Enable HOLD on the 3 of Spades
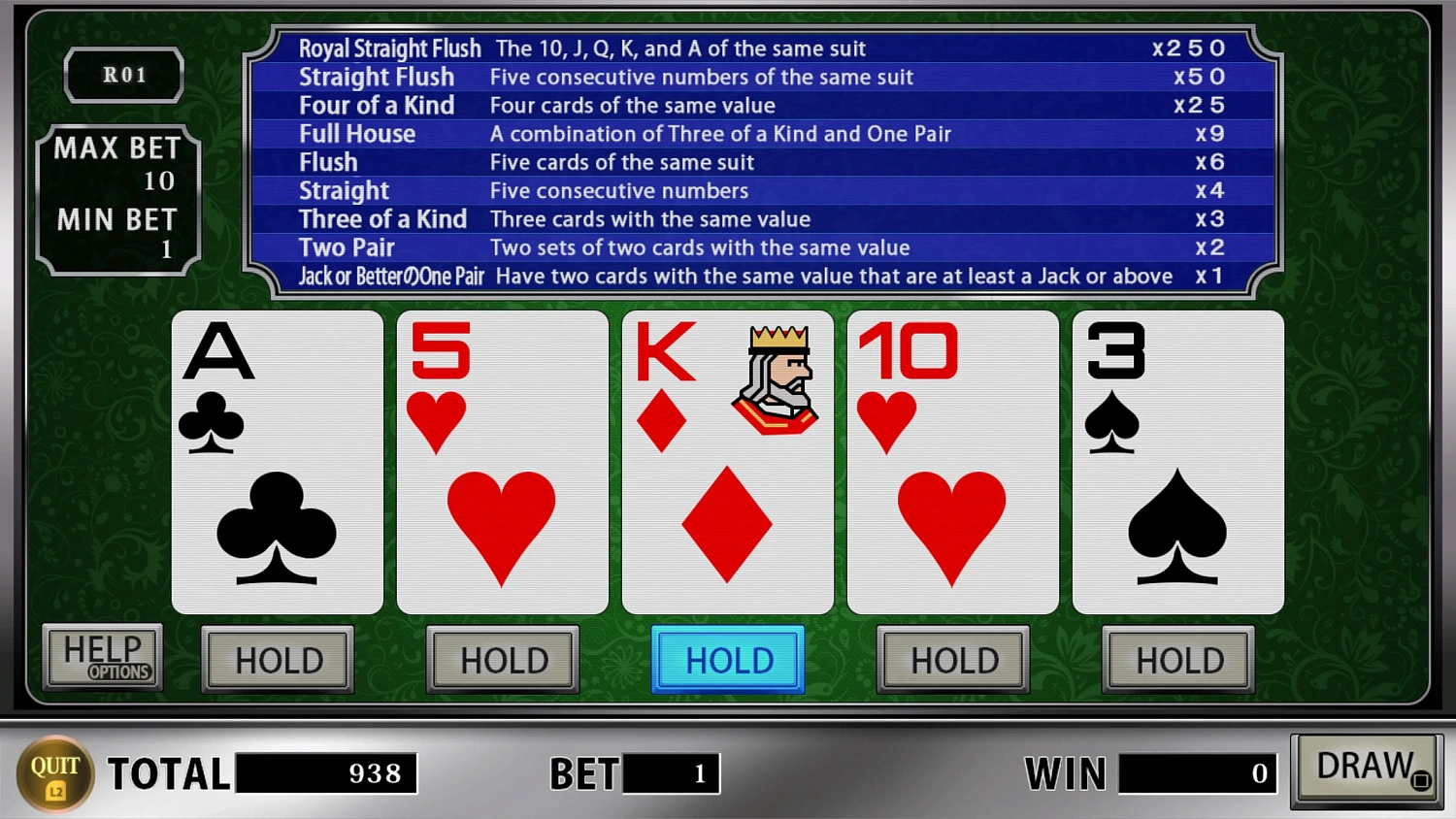Image resolution: width=1456 pixels, height=819 pixels. [x=1177, y=660]
